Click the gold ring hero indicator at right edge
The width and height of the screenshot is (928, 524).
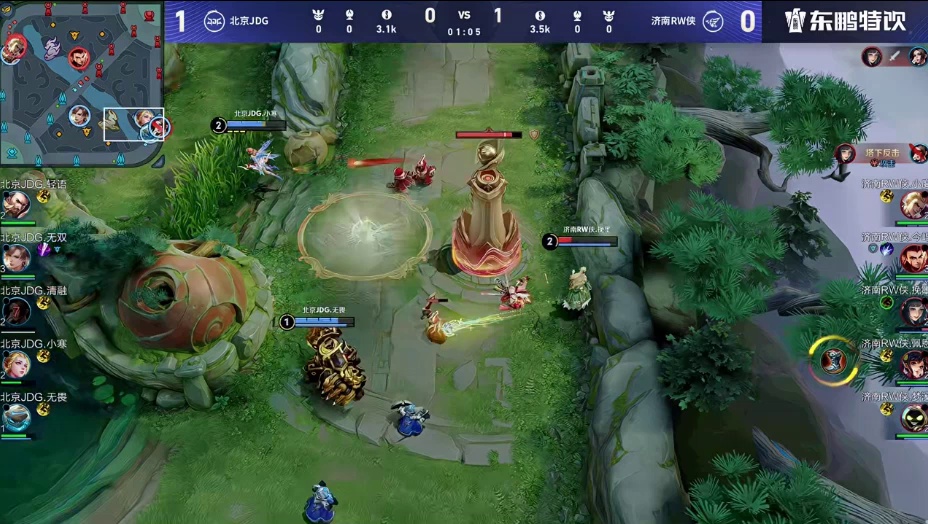(x=832, y=360)
